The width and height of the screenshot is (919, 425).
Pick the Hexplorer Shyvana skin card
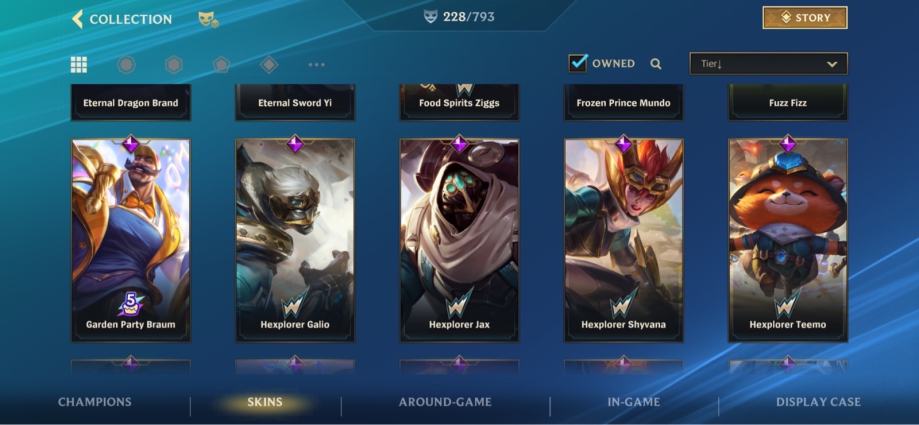click(623, 240)
